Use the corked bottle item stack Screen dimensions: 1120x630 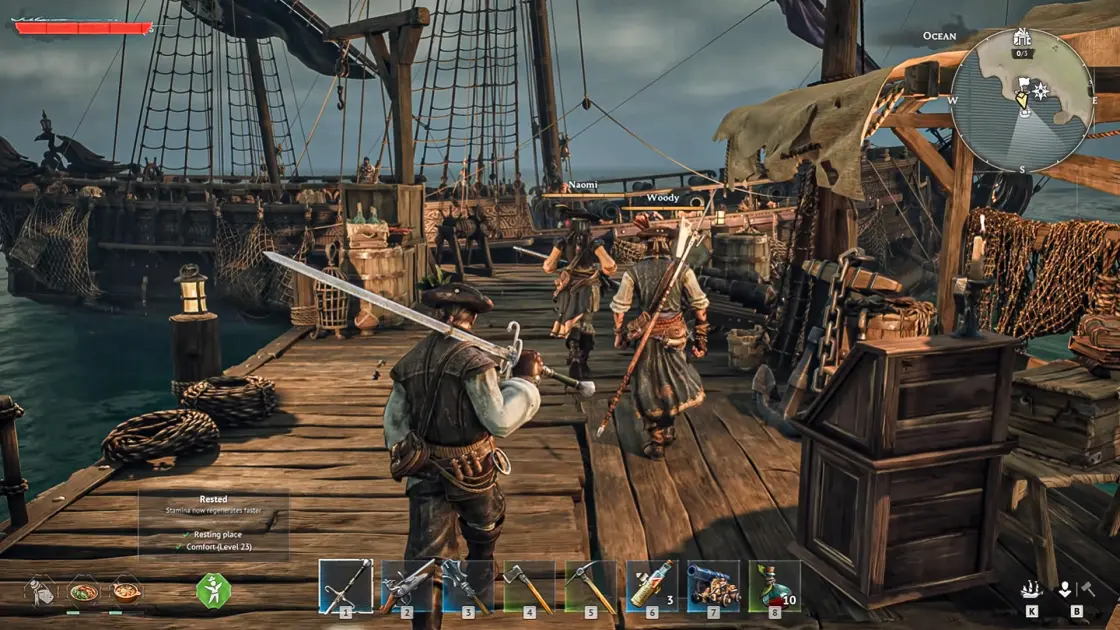(x=652, y=585)
